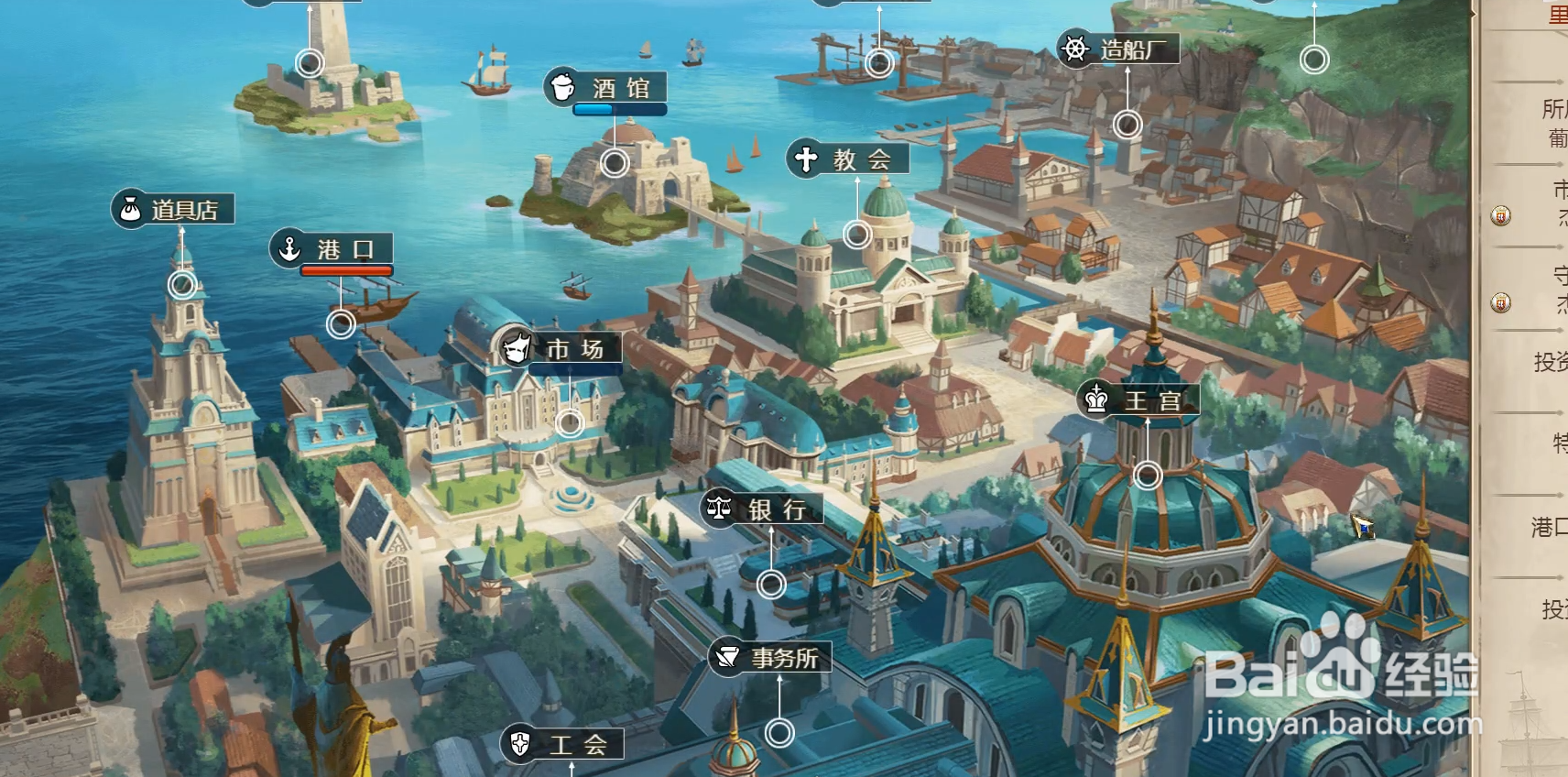Screen dimensions: 1568x777
Task: Open the 王宫 palace location
Action: coord(1138,400)
